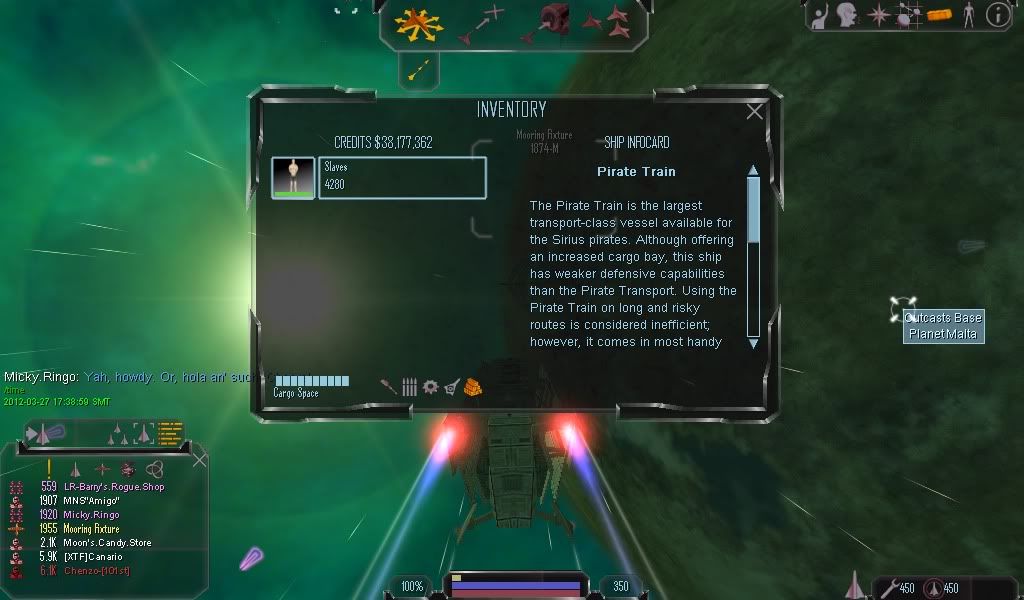This screenshot has height=600, width=1024.
Task: Target Chenzo-[101st] in contact list
Action: pos(98,571)
